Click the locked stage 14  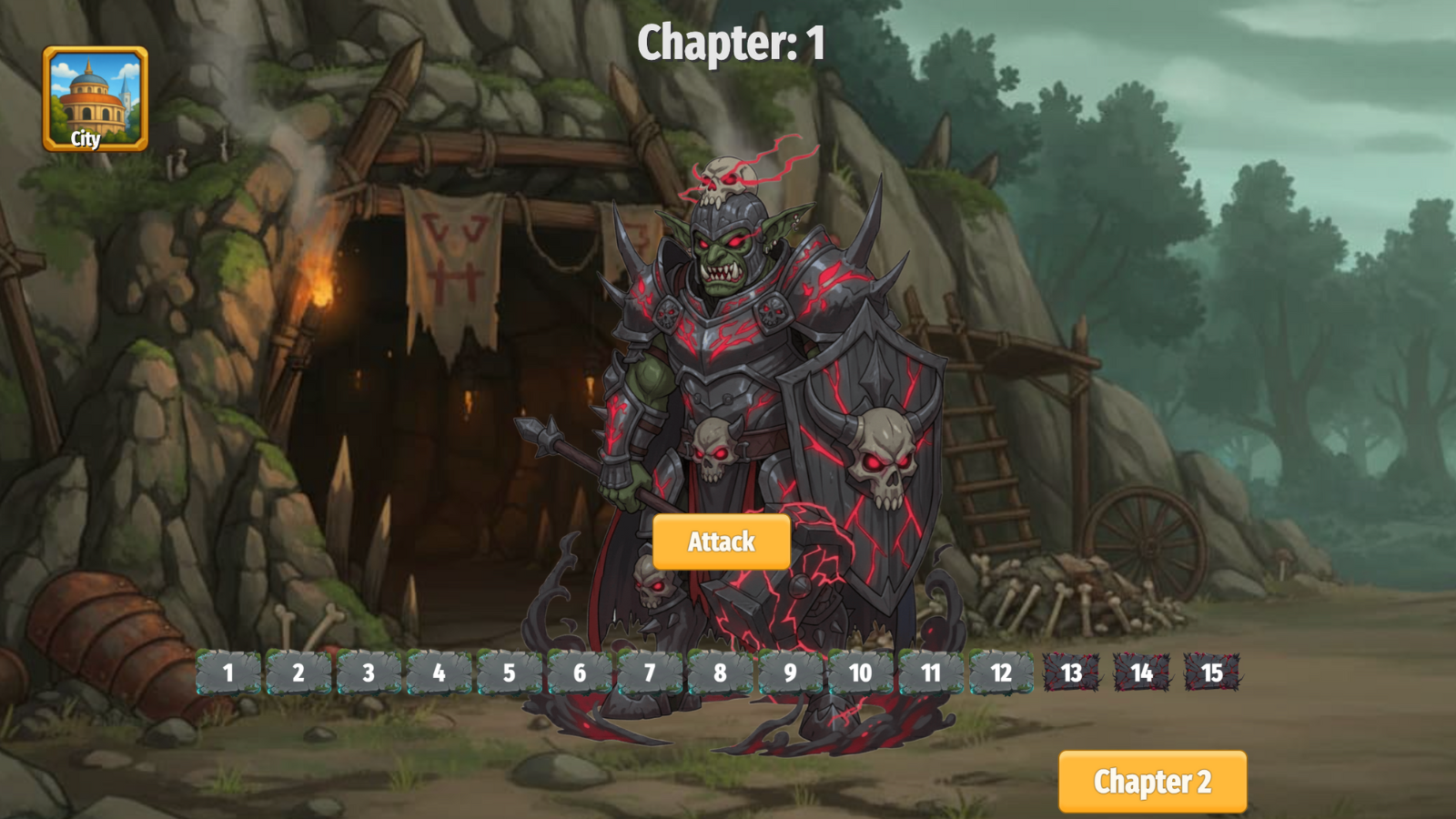(1140, 674)
